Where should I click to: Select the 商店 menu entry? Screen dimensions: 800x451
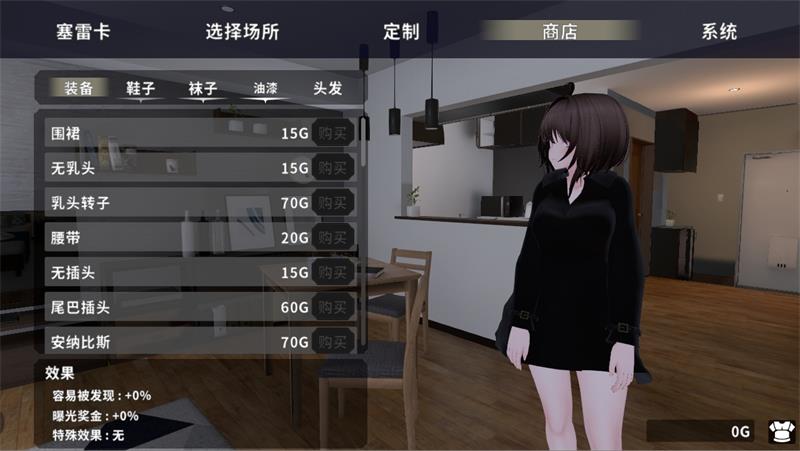(x=560, y=31)
